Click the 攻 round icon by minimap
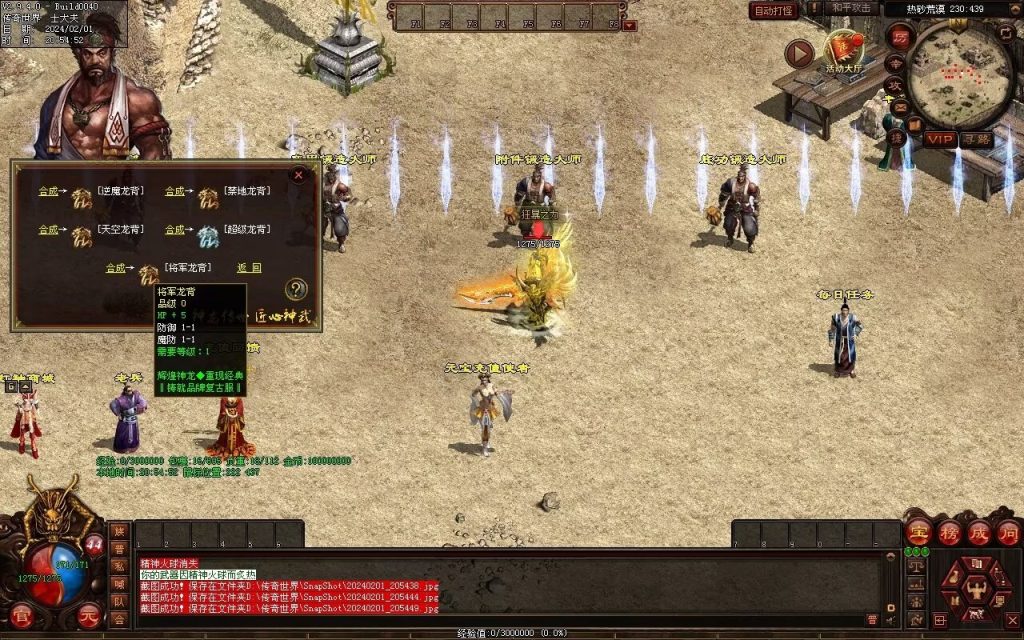Viewport: 1024px width, 640px height. [x=896, y=87]
